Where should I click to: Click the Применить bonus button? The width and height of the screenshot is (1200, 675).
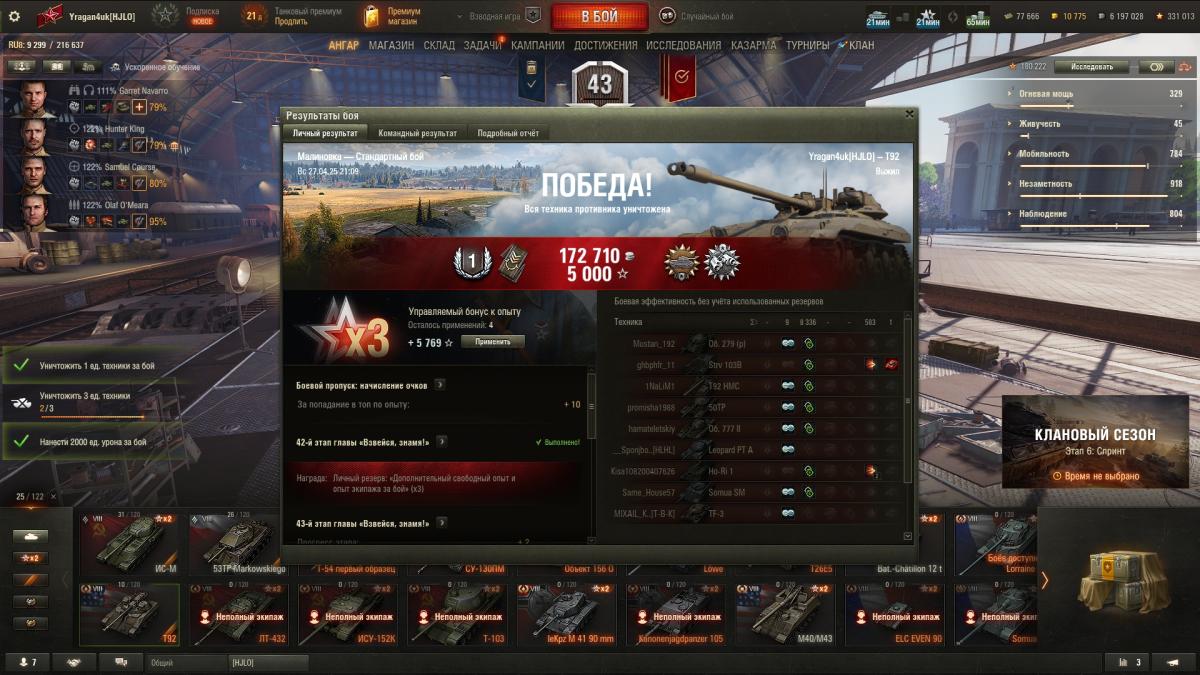(492, 342)
